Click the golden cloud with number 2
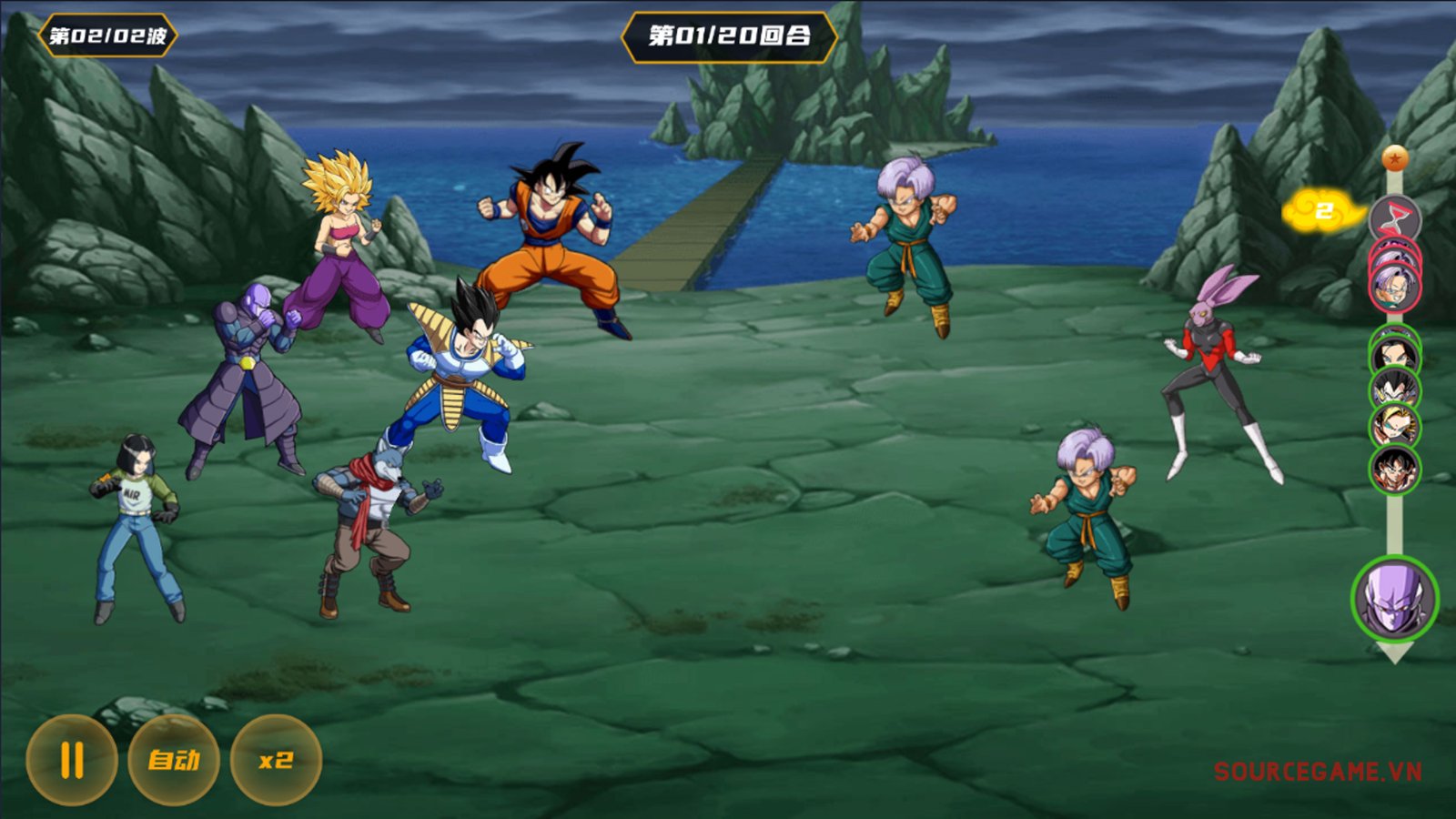This screenshot has width=1456, height=819. [x=1323, y=212]
